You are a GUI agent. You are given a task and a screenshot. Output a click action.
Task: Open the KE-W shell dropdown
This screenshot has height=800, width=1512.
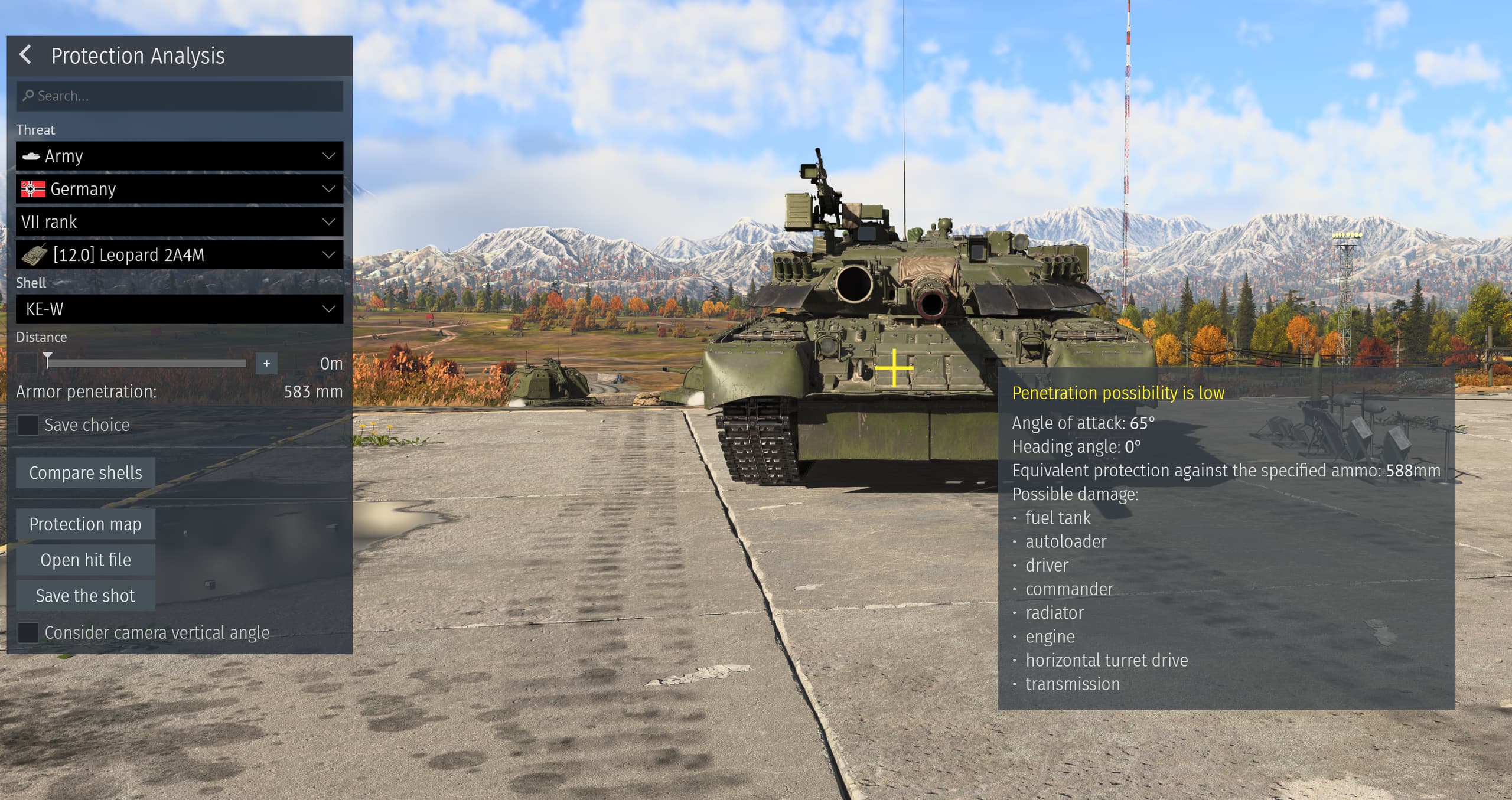(x=180, y=309)
